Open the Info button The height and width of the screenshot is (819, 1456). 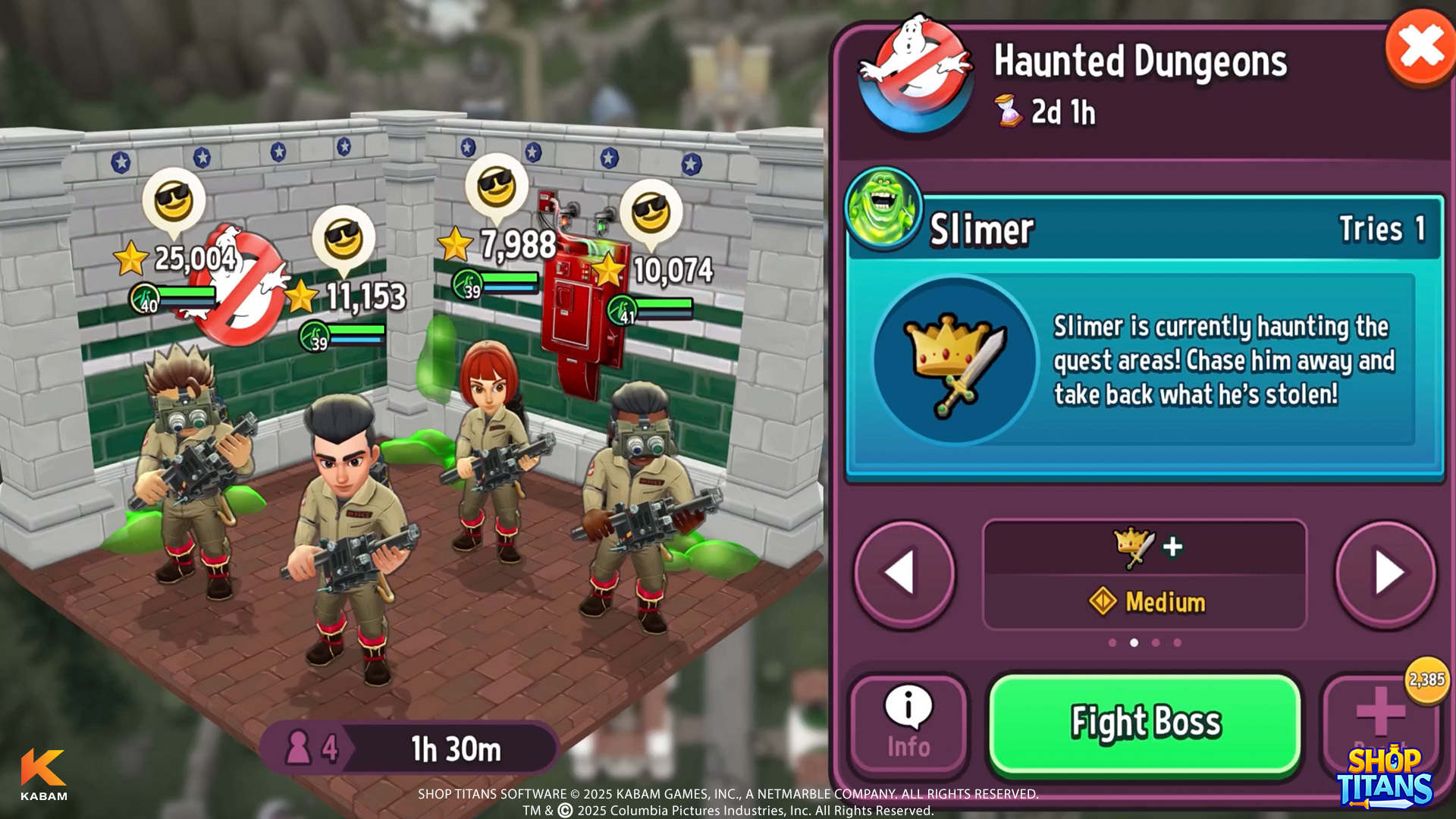click(908, 723)
